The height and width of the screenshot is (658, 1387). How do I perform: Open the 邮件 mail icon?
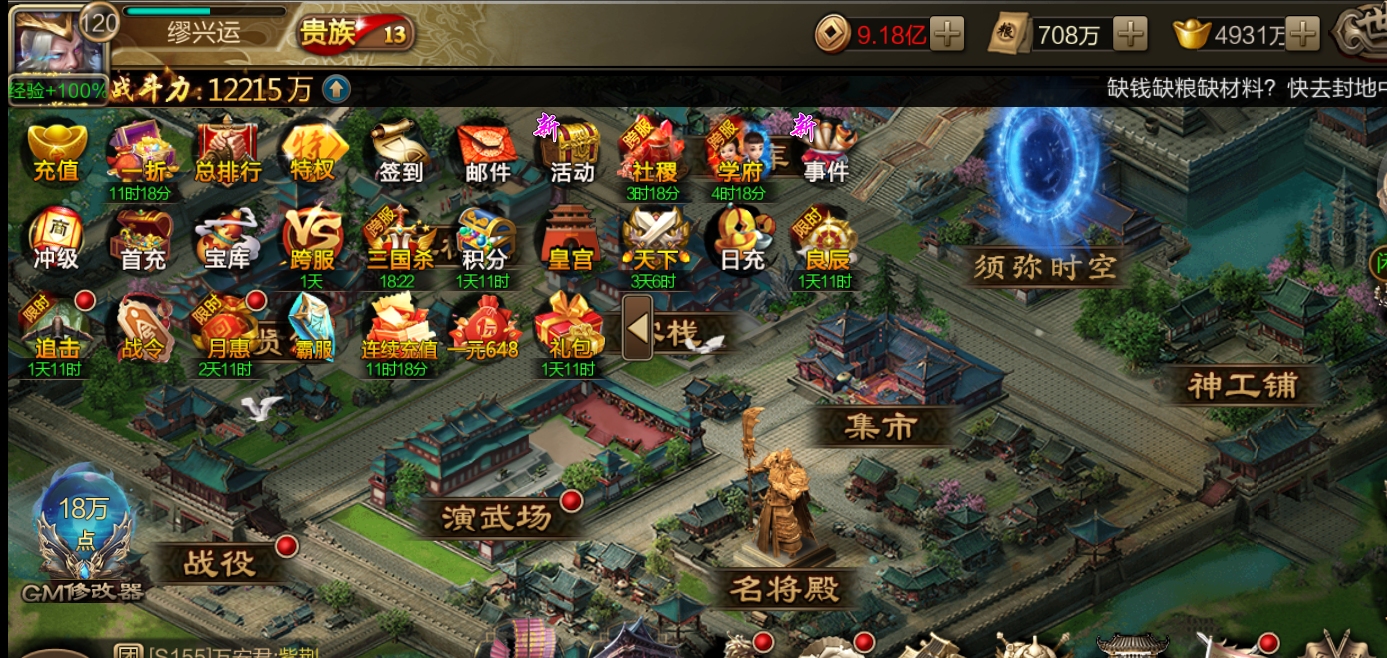[487, 152]
